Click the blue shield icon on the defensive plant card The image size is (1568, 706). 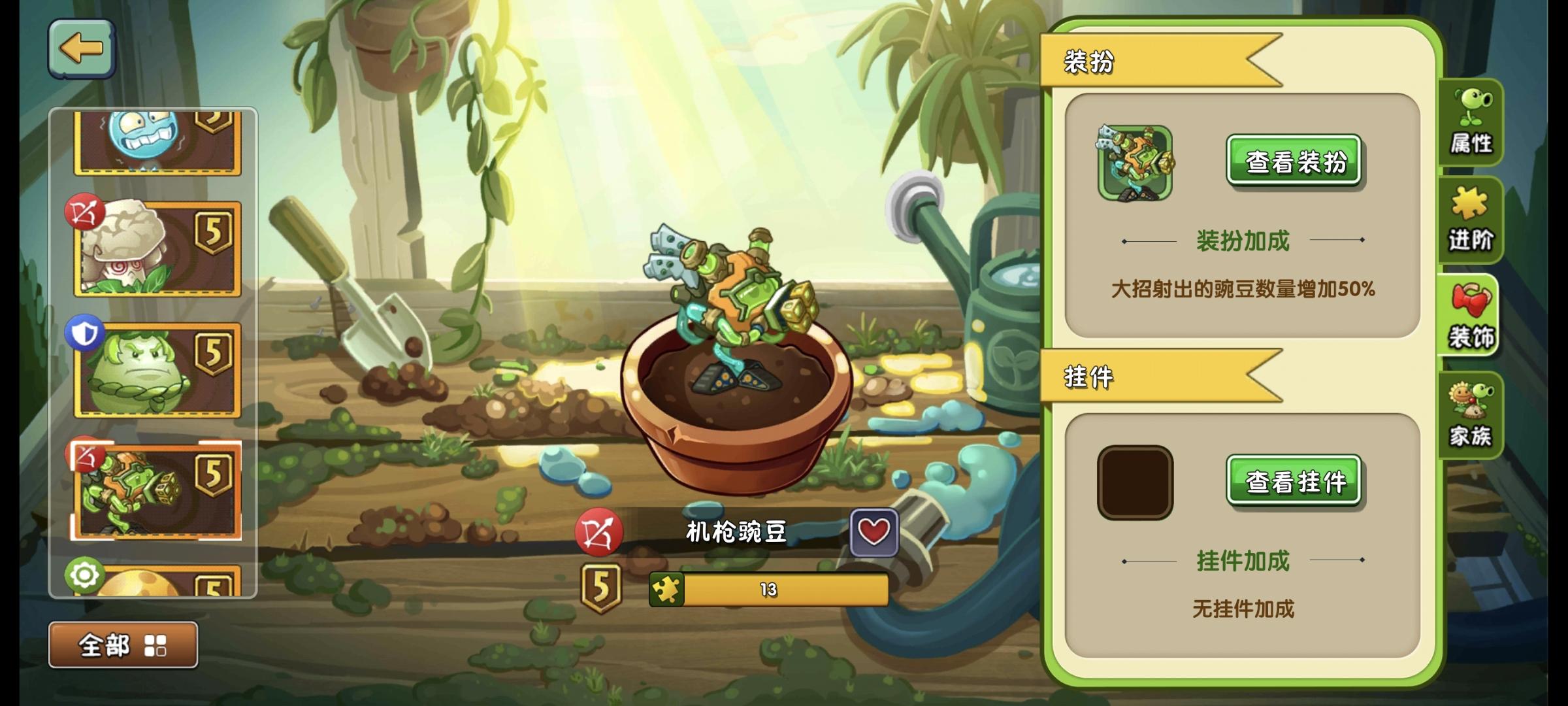coord(84,331)
